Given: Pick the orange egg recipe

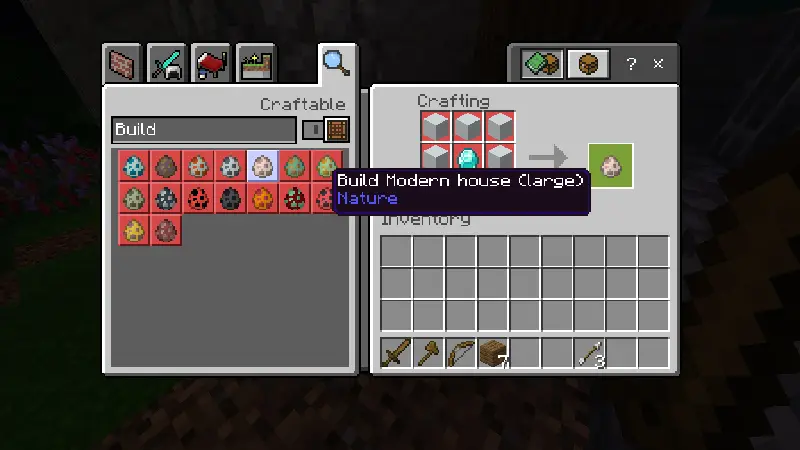Looking at the screenshot, I should tap(263, 197).
